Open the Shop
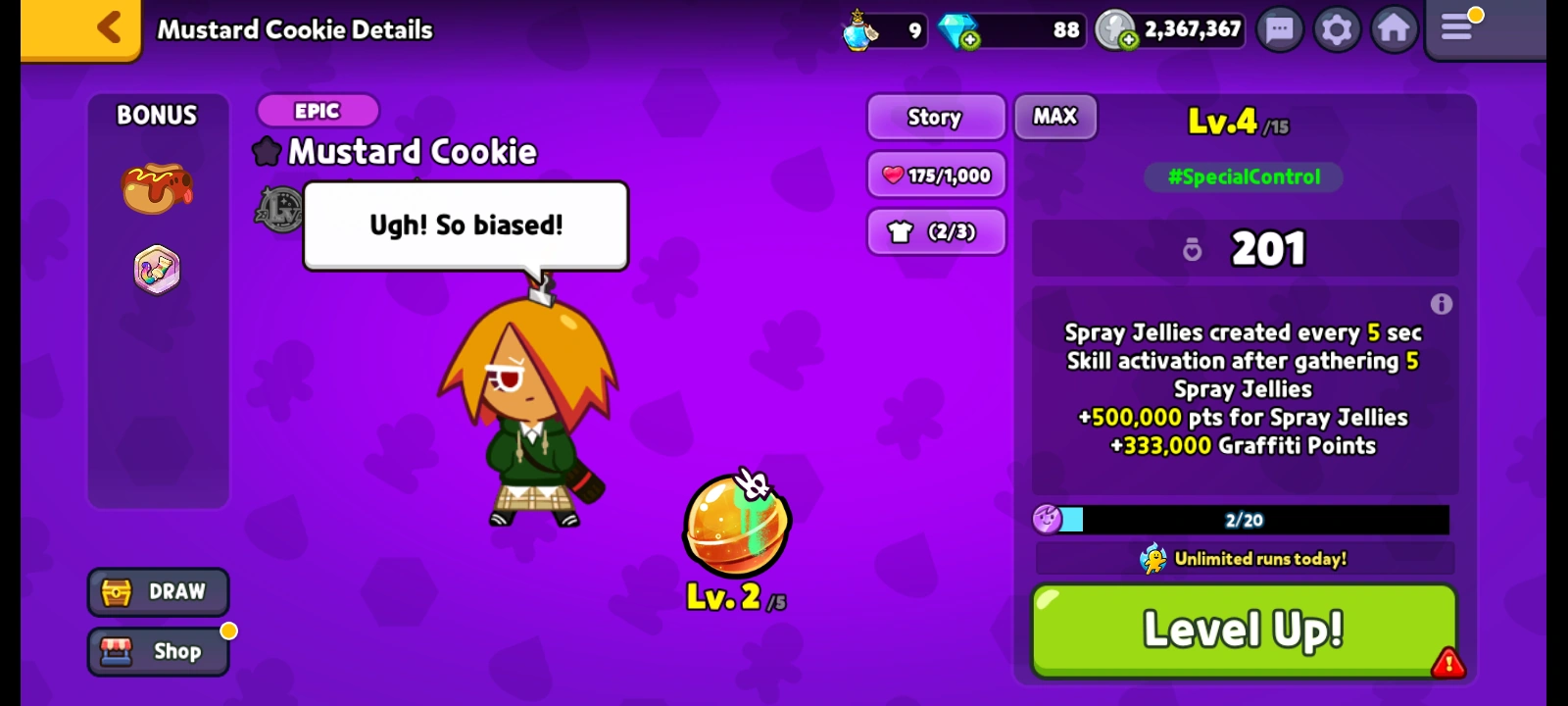1568x706 pixels. 157,651
